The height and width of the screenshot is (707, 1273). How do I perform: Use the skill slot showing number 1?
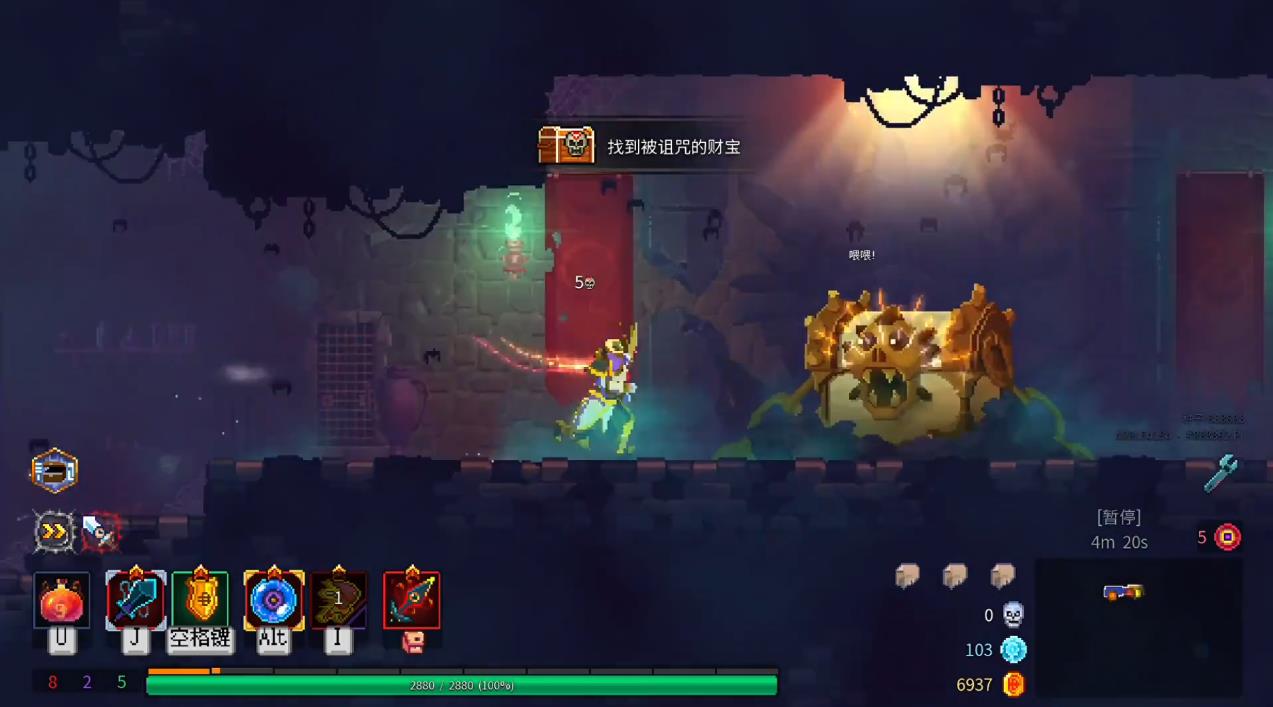(x=338, y=600)
